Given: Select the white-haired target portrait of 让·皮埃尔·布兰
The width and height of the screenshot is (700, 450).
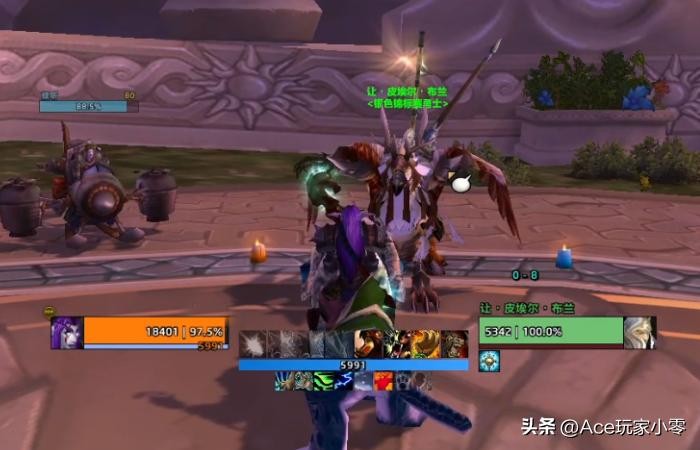Looking at the screenshot, I should click(x=640, y=333).
